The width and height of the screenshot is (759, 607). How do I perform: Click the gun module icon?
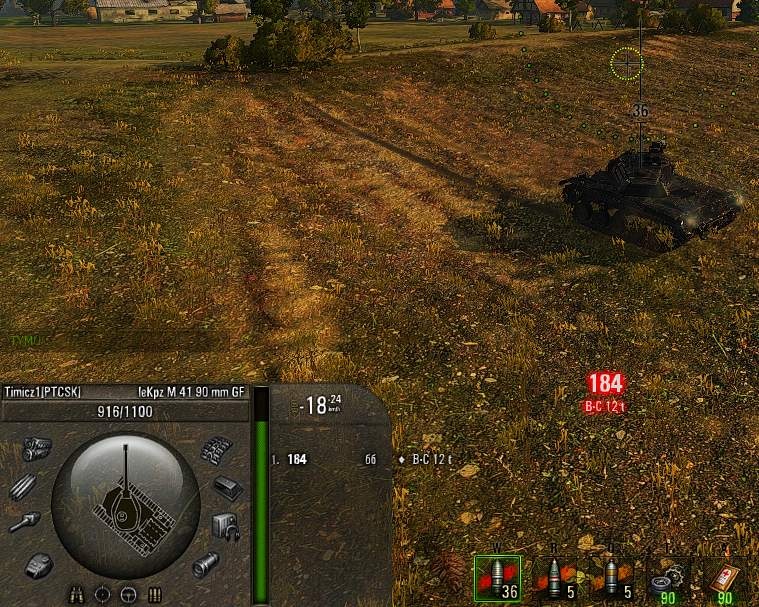point(23,523)
